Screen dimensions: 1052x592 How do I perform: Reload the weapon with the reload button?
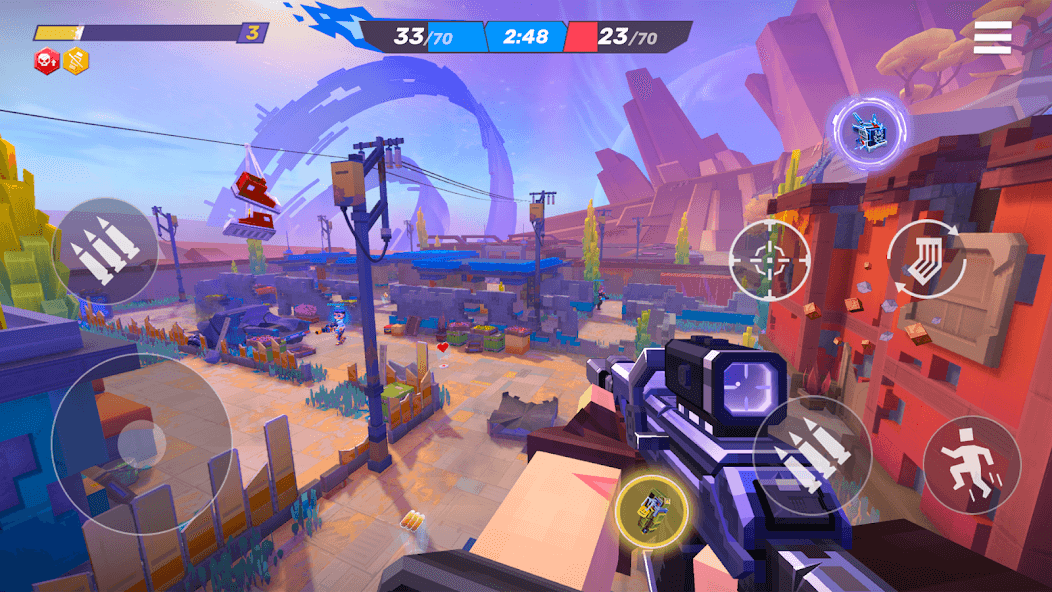pyautogui.click(x=925, y=259)
